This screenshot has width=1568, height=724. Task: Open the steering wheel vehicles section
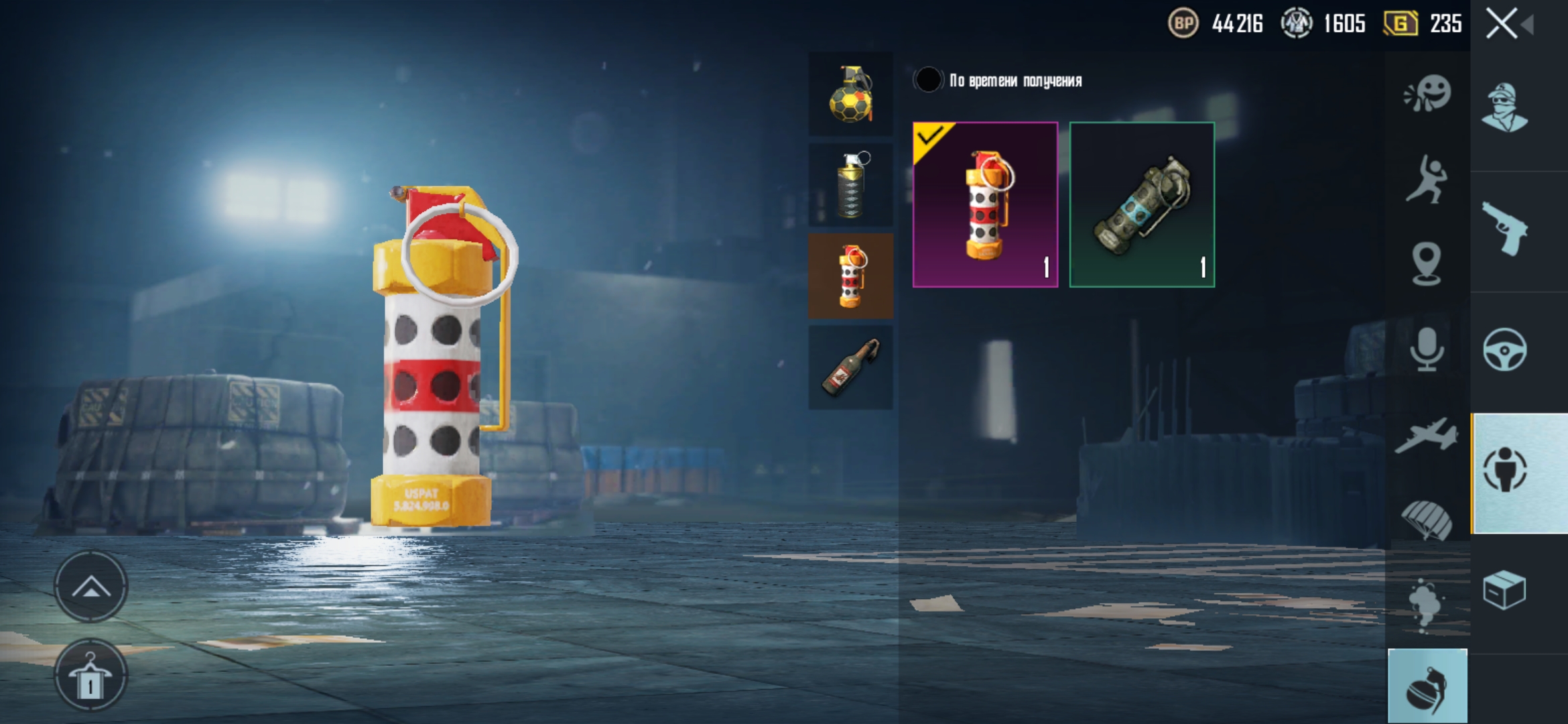pos(1505,350)
